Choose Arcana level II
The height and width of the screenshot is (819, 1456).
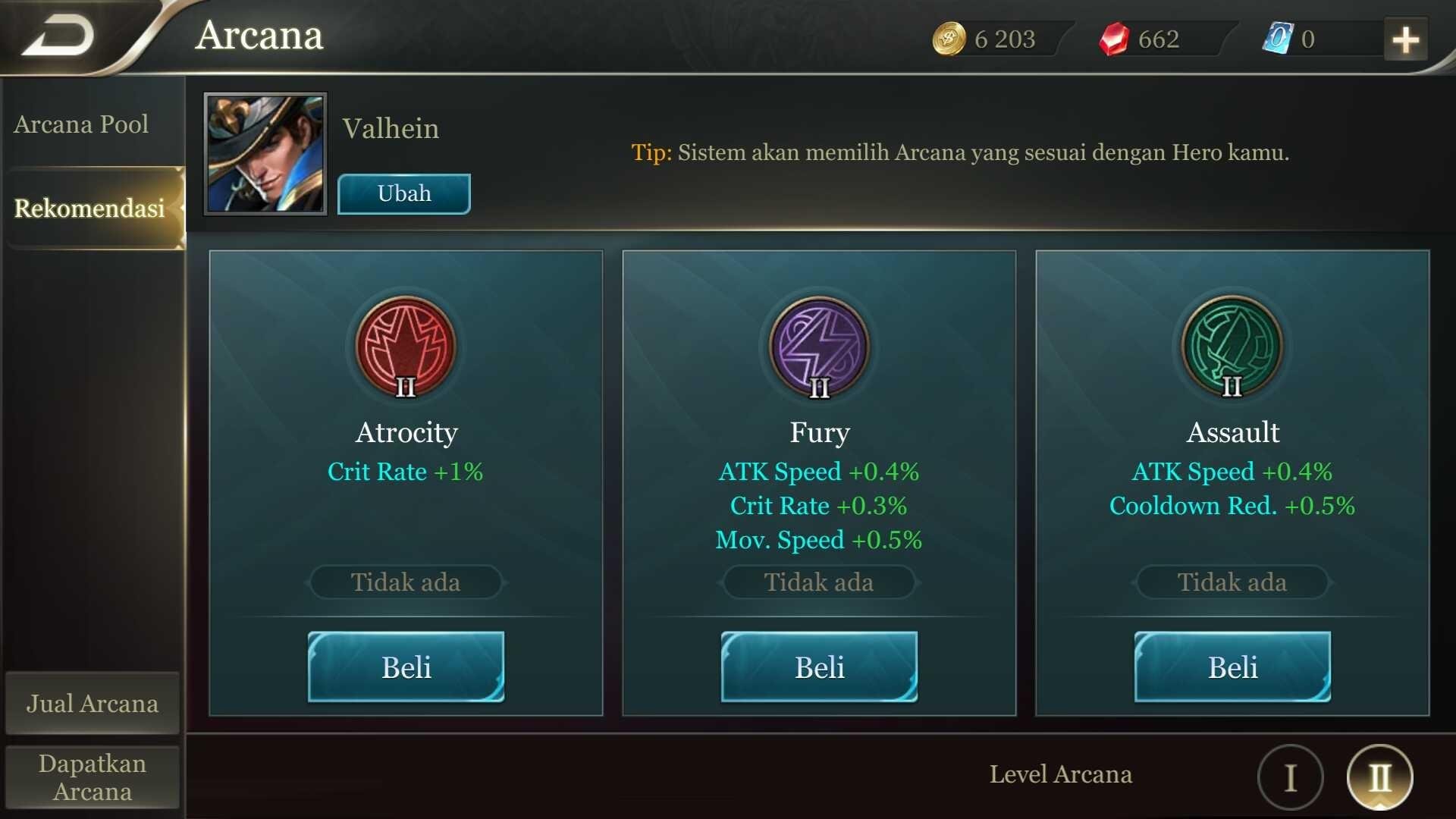tap(1379, 777)
